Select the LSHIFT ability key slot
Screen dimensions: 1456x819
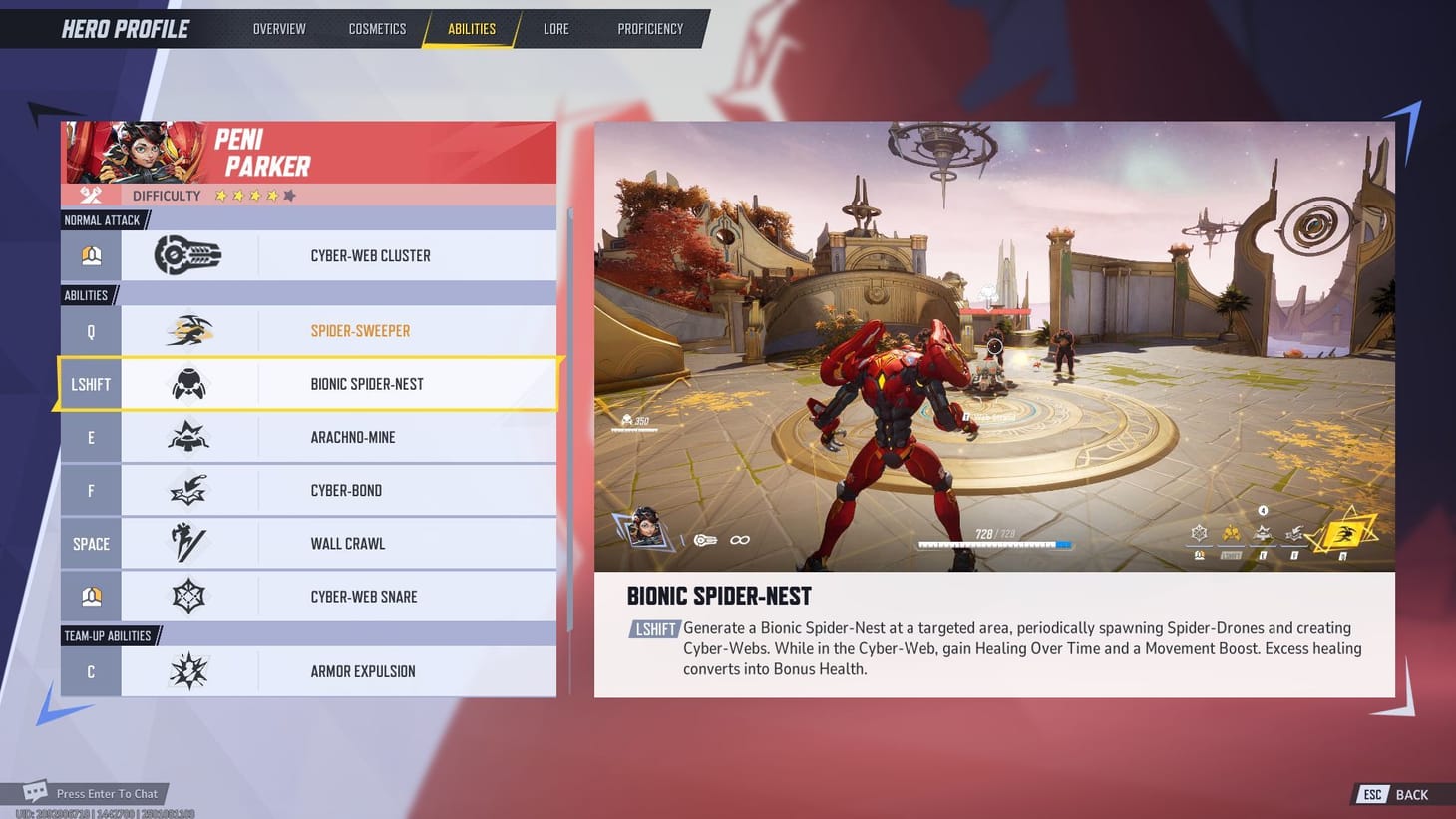90,383
